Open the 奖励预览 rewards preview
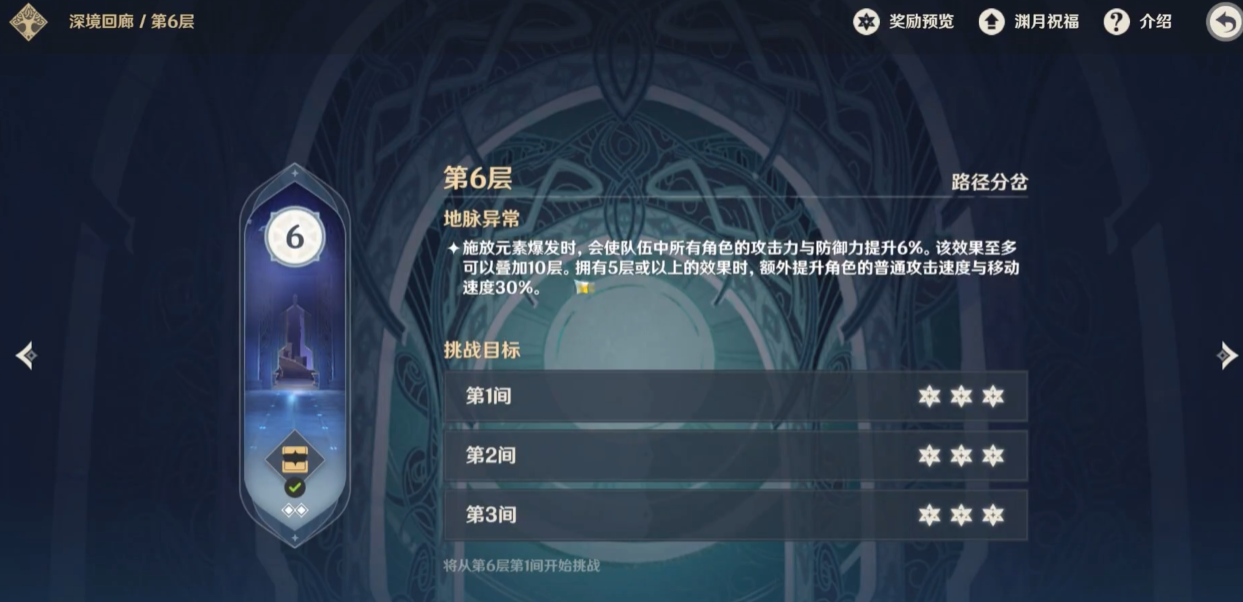This screenshot has width=1243, height=602. (x=903, y=21)
